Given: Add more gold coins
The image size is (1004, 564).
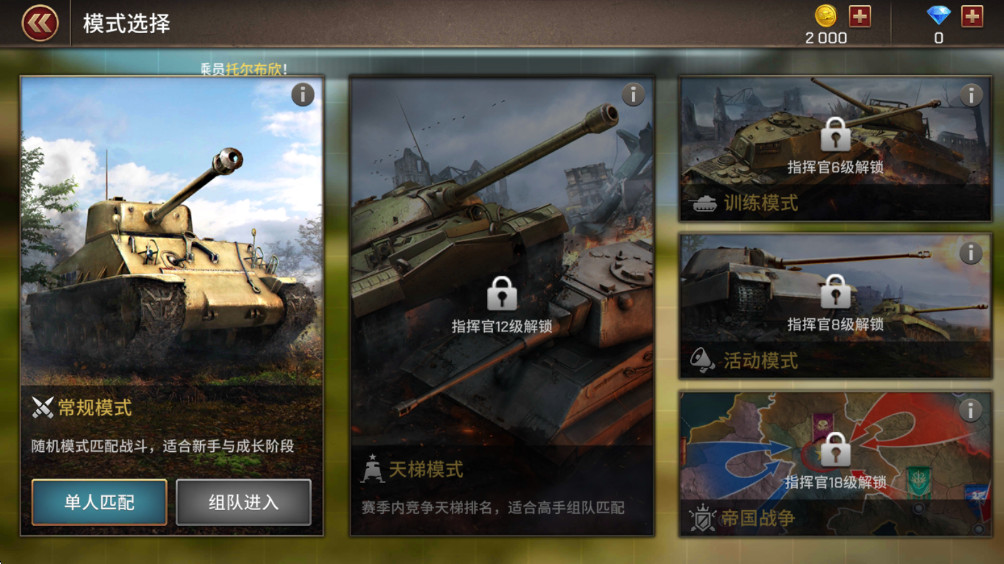Looking at the screenshot, I should [860, 16].
